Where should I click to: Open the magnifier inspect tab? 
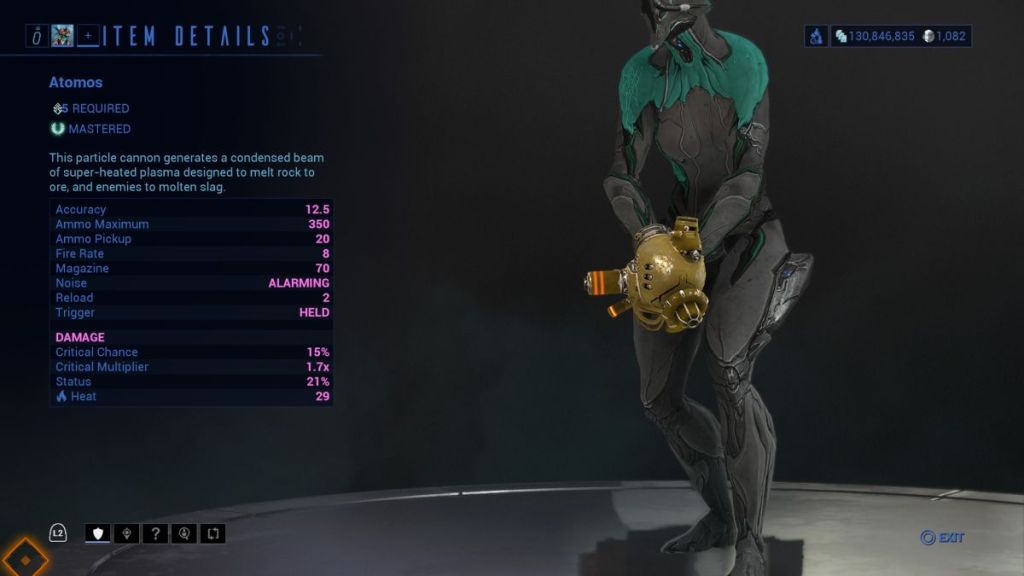click(184, 533)
